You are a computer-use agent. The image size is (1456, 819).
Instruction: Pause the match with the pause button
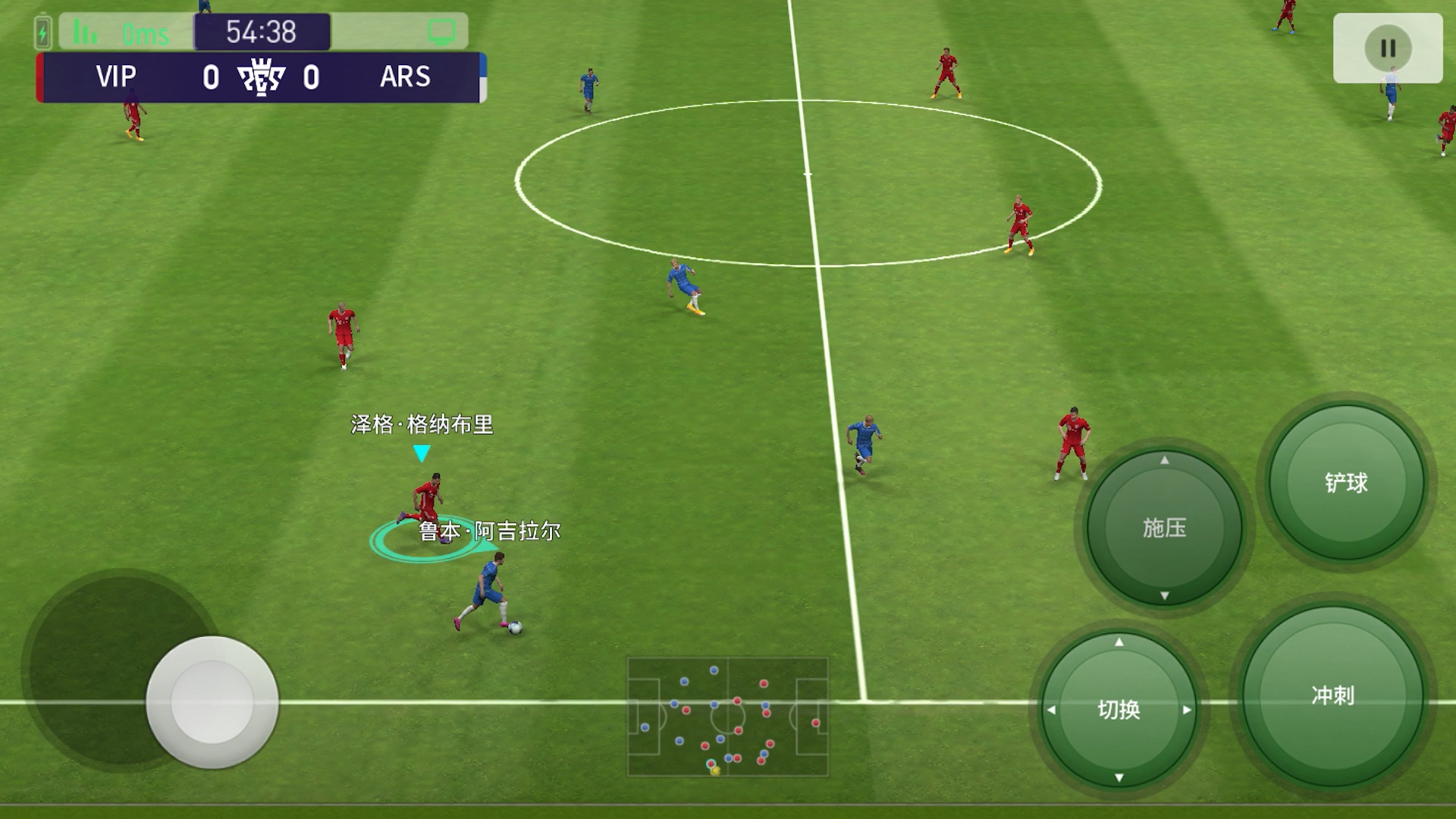[x=1388, y=49]
